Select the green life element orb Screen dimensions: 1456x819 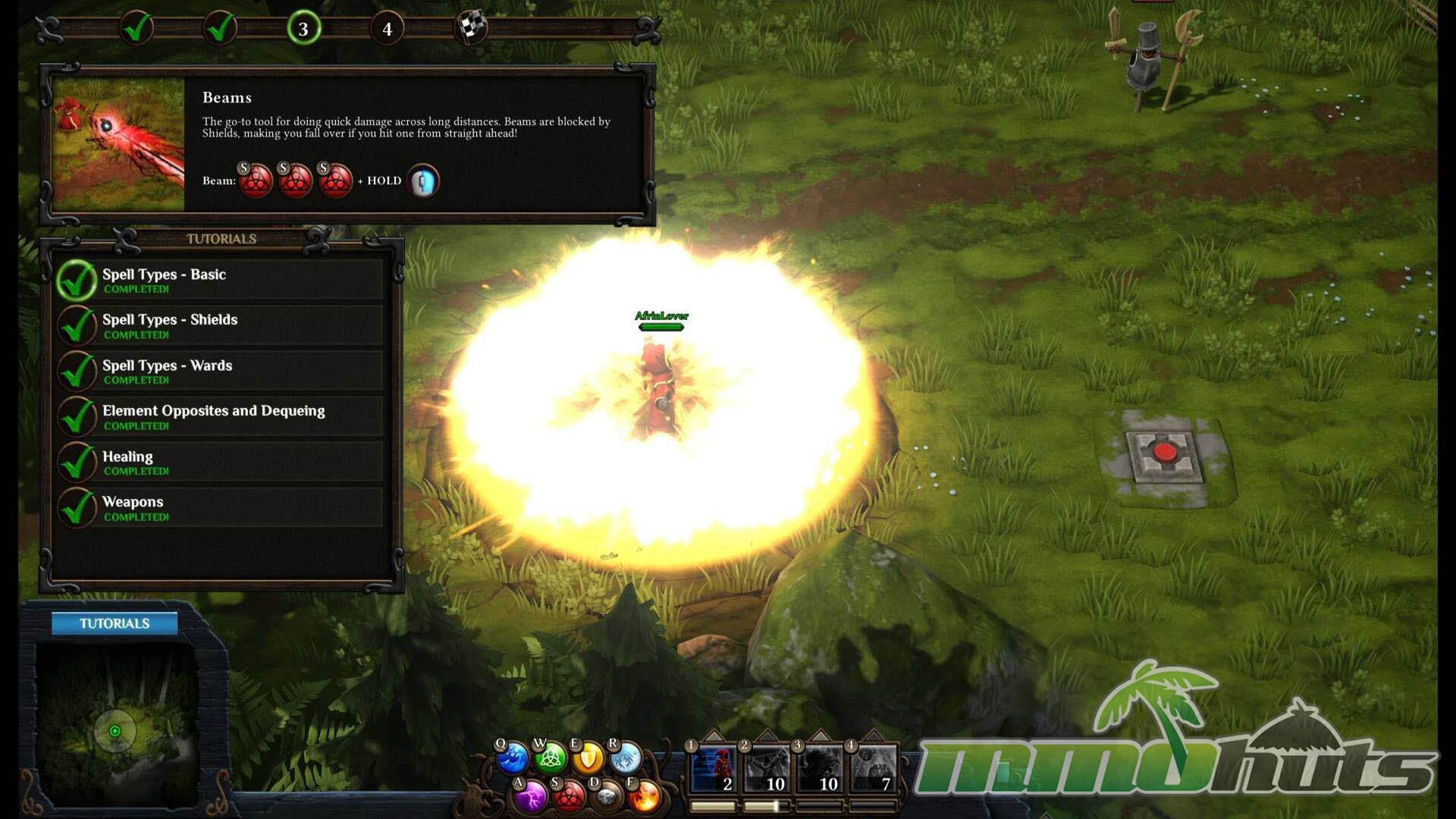551,757
